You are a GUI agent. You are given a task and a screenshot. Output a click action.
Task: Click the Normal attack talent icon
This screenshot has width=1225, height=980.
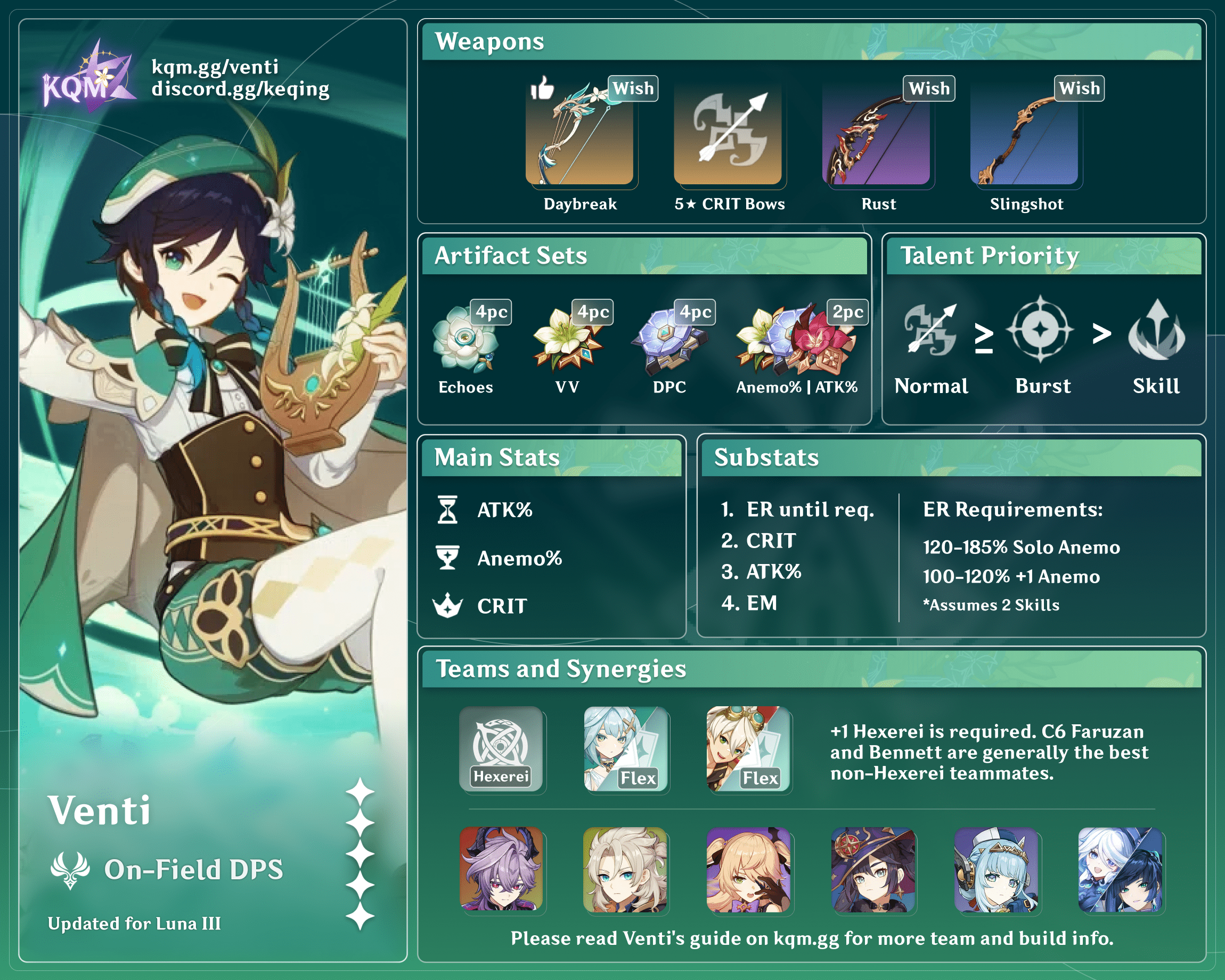point(930,331)
